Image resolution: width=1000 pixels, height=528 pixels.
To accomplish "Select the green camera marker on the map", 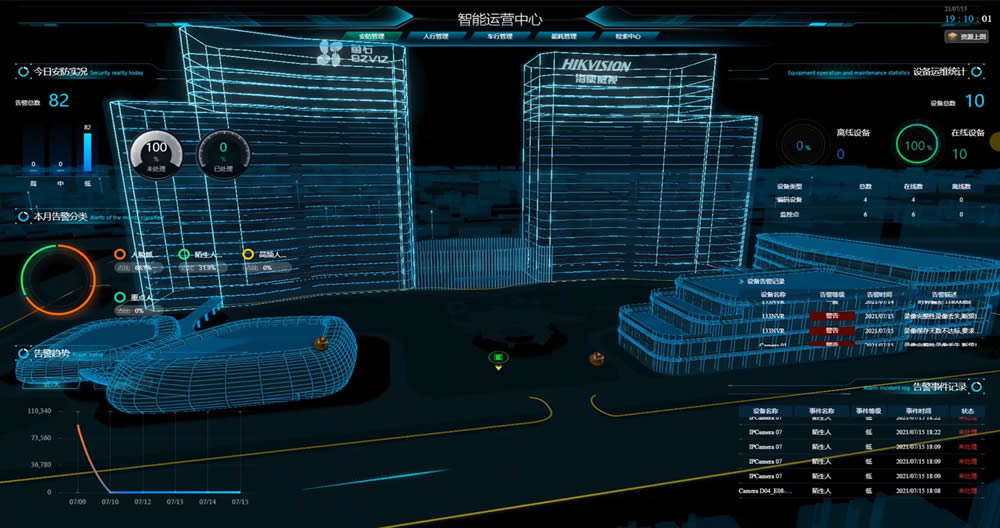I will (x=496, y=357).
